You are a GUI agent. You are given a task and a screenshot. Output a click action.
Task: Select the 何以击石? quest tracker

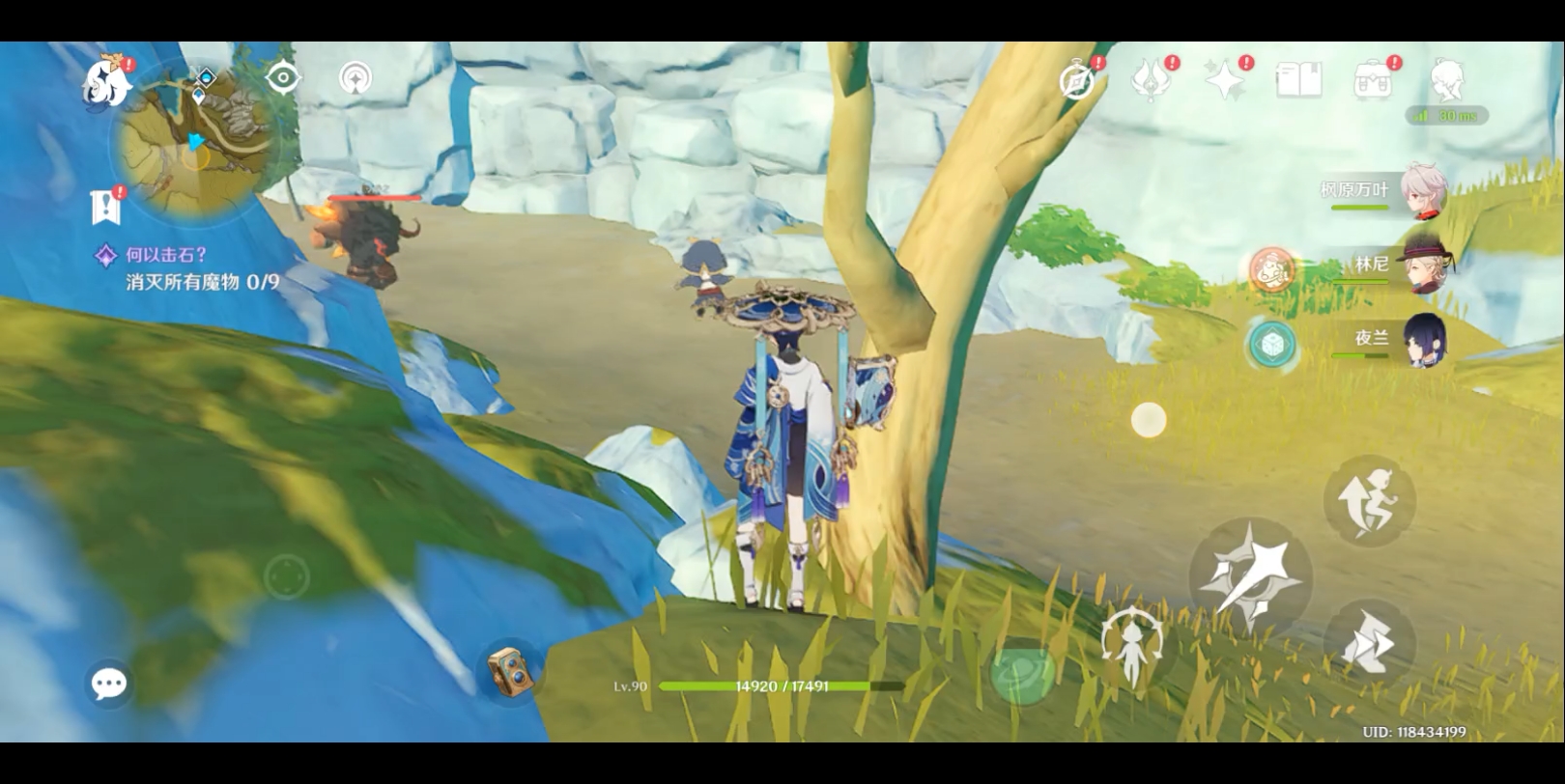pyautogui.click(x=166, y=255)
